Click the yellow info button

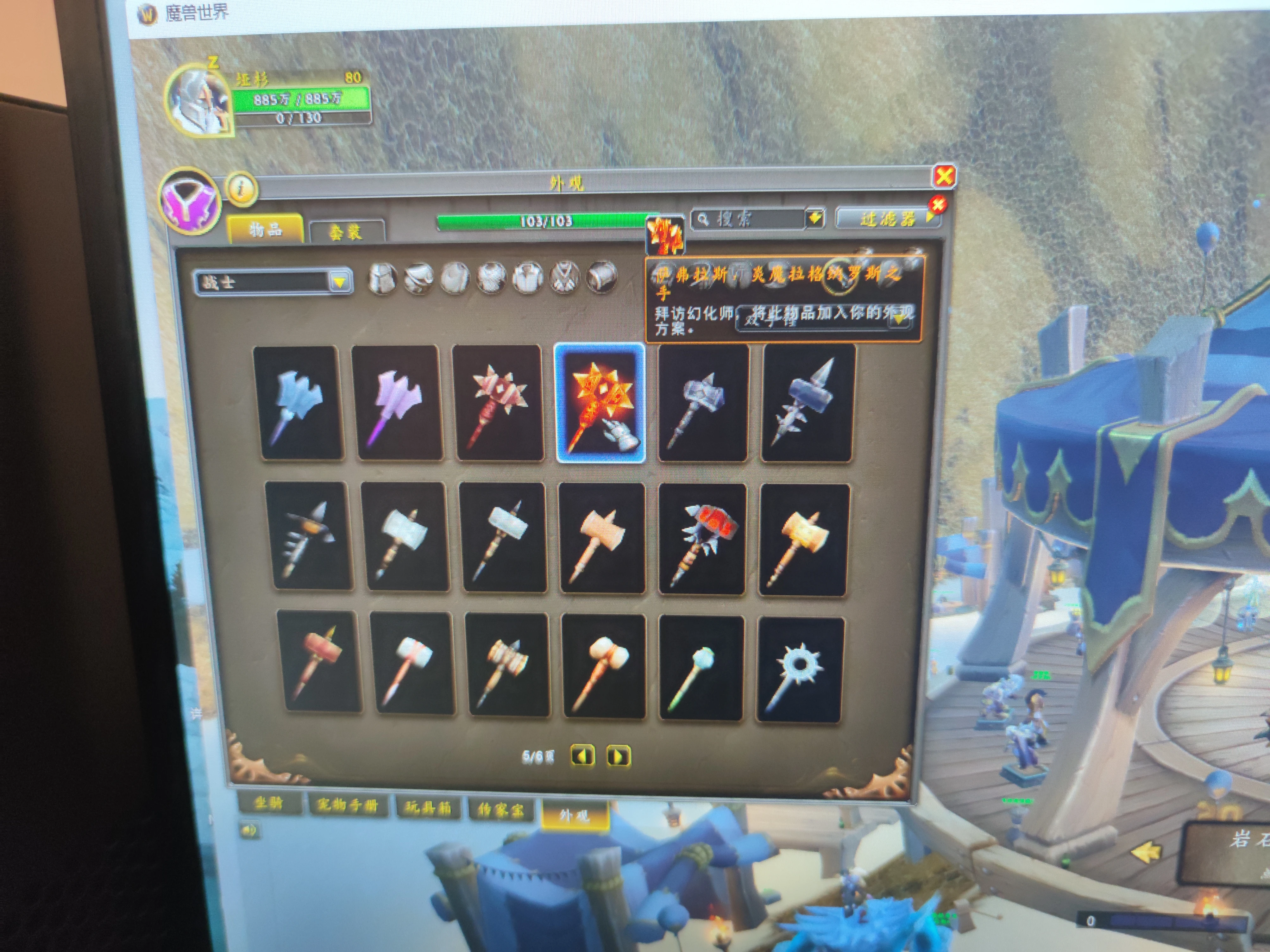(x=242, y=188)
